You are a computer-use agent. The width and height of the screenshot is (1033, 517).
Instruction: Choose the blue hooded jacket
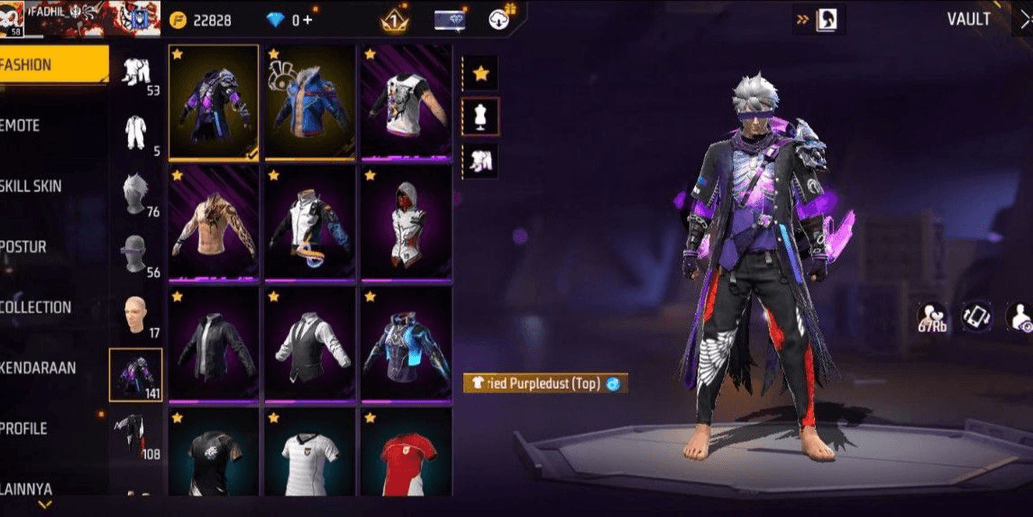click(x=310, y=102)
